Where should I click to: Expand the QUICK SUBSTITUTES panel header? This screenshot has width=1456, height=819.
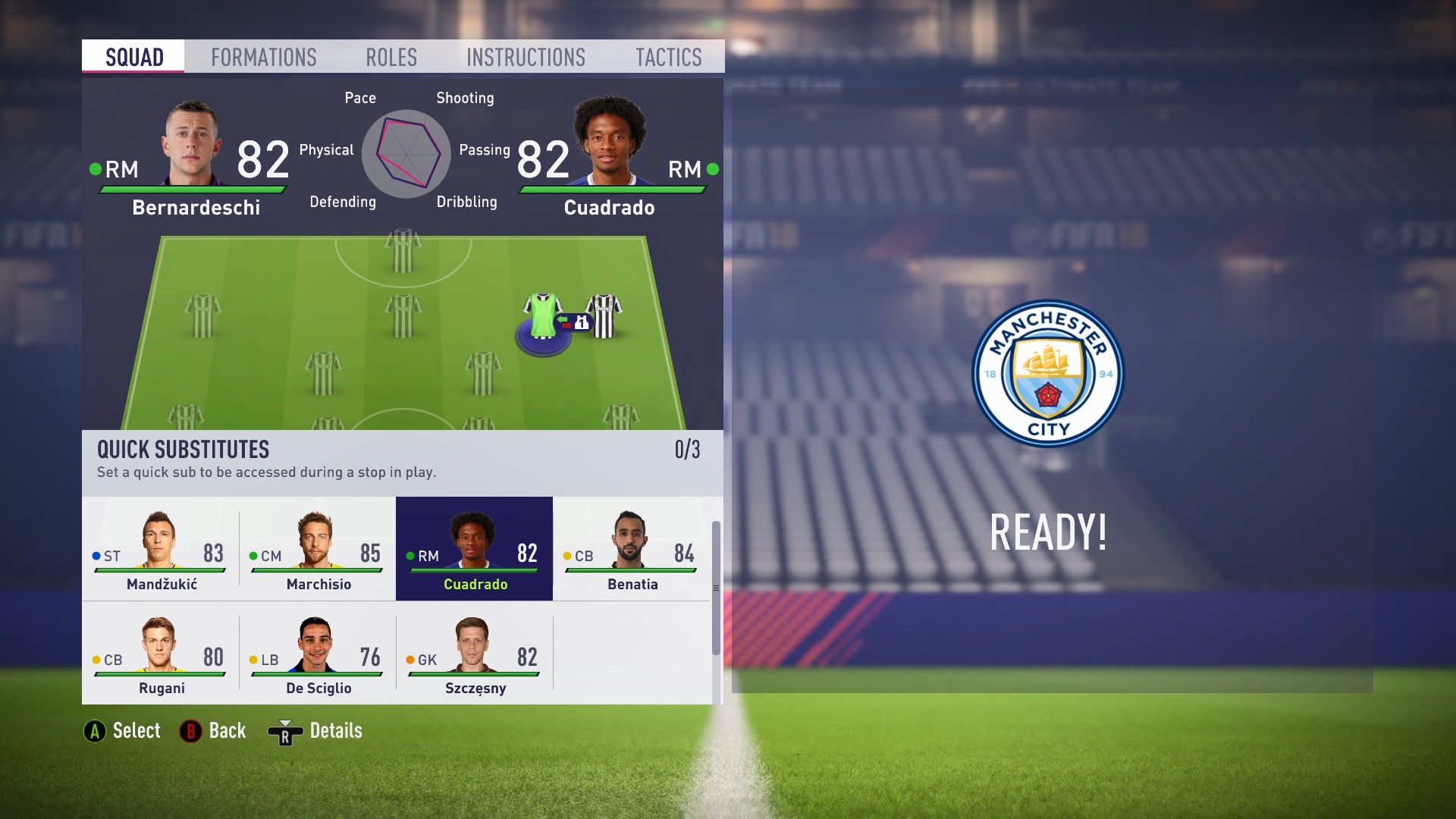tap(182, 449)
